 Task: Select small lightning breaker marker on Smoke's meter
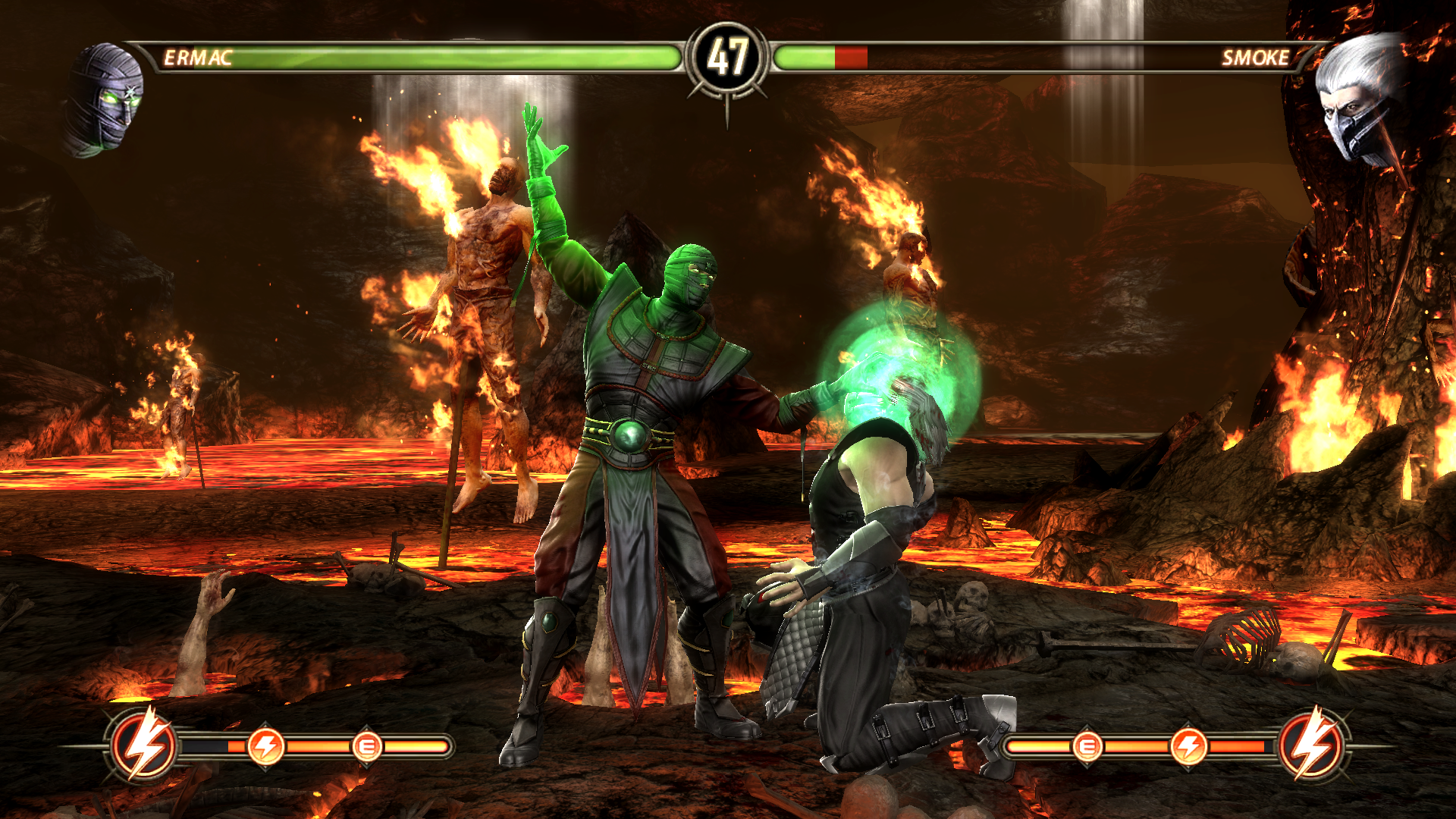coord(1188,747)
